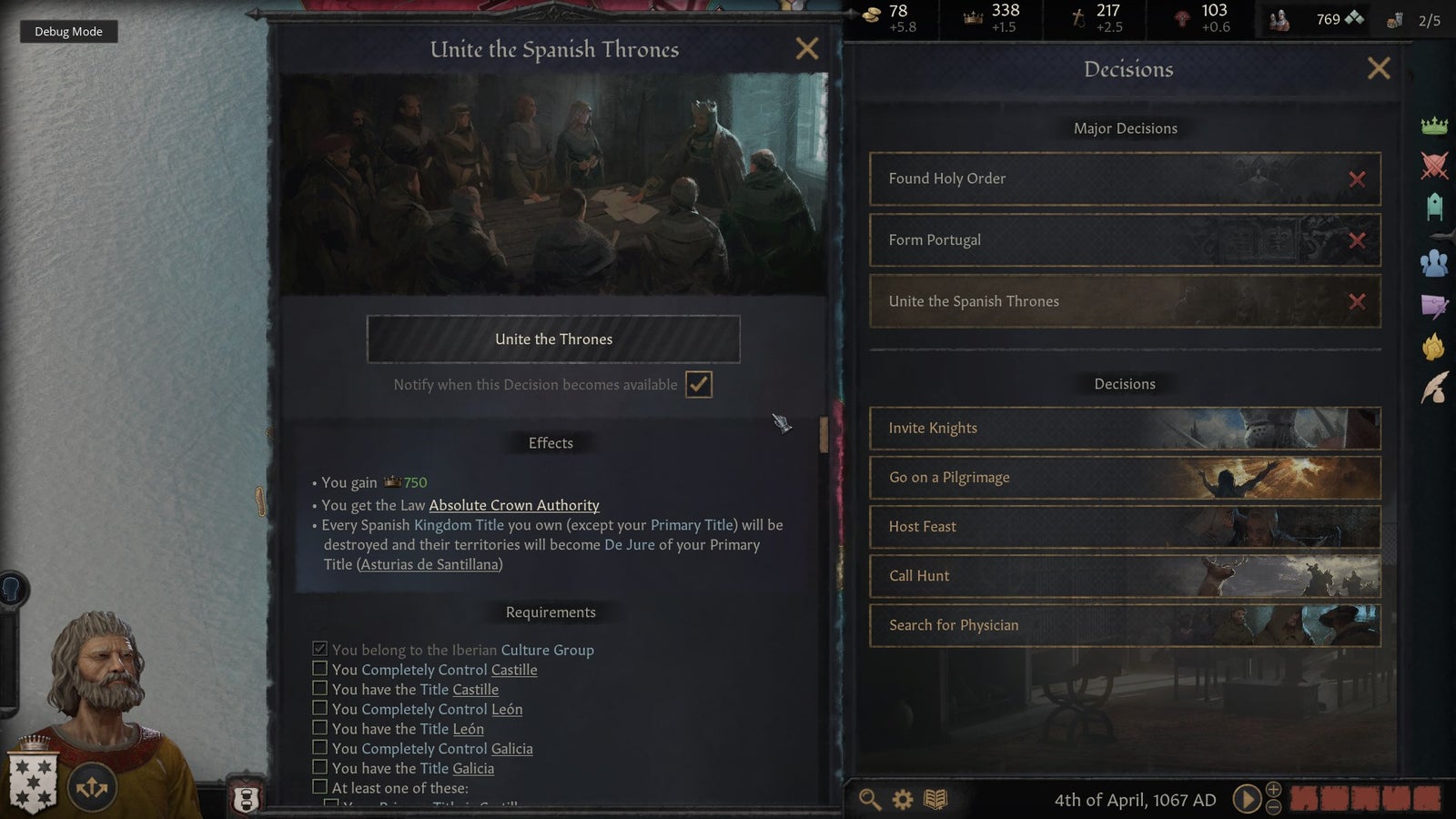Open the game settings gear icon
Viewport: 1456px width, 819px height.
(x=902, y=799)
